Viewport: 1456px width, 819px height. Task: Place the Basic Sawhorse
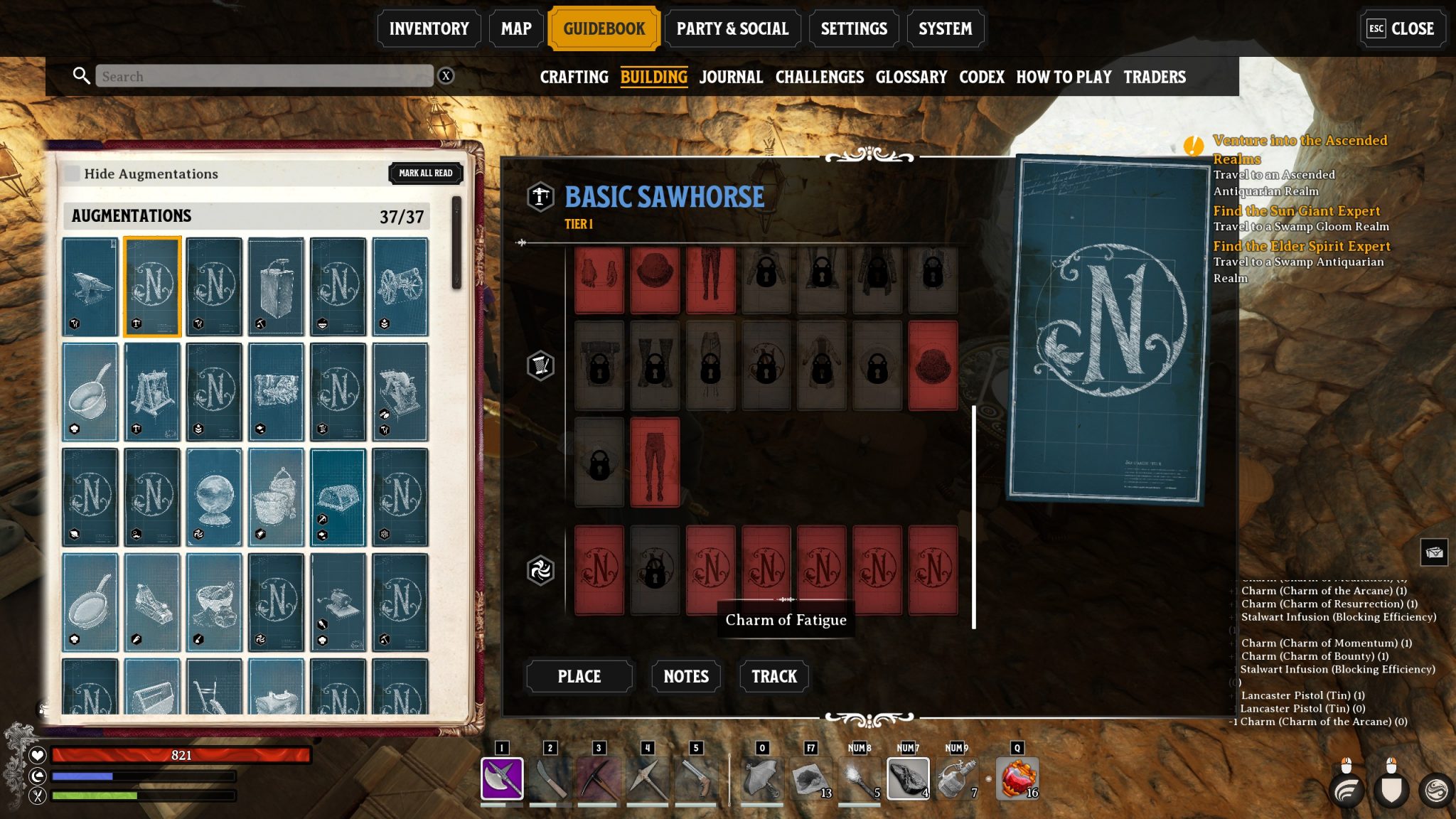[x=579, y=676]
